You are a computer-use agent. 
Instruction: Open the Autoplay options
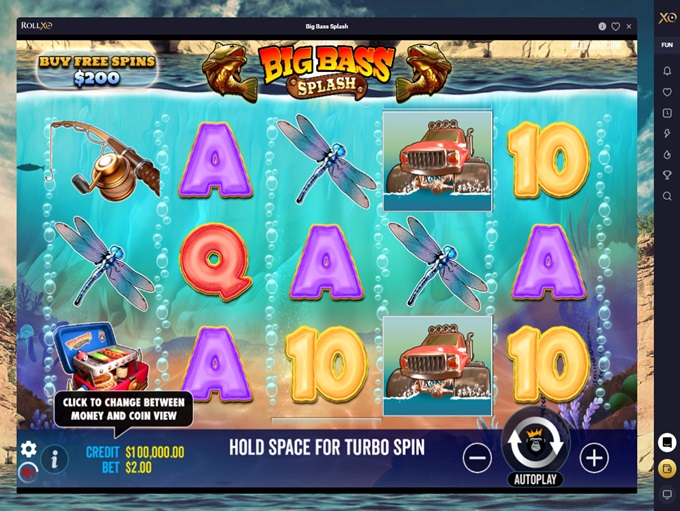(535, 479)
